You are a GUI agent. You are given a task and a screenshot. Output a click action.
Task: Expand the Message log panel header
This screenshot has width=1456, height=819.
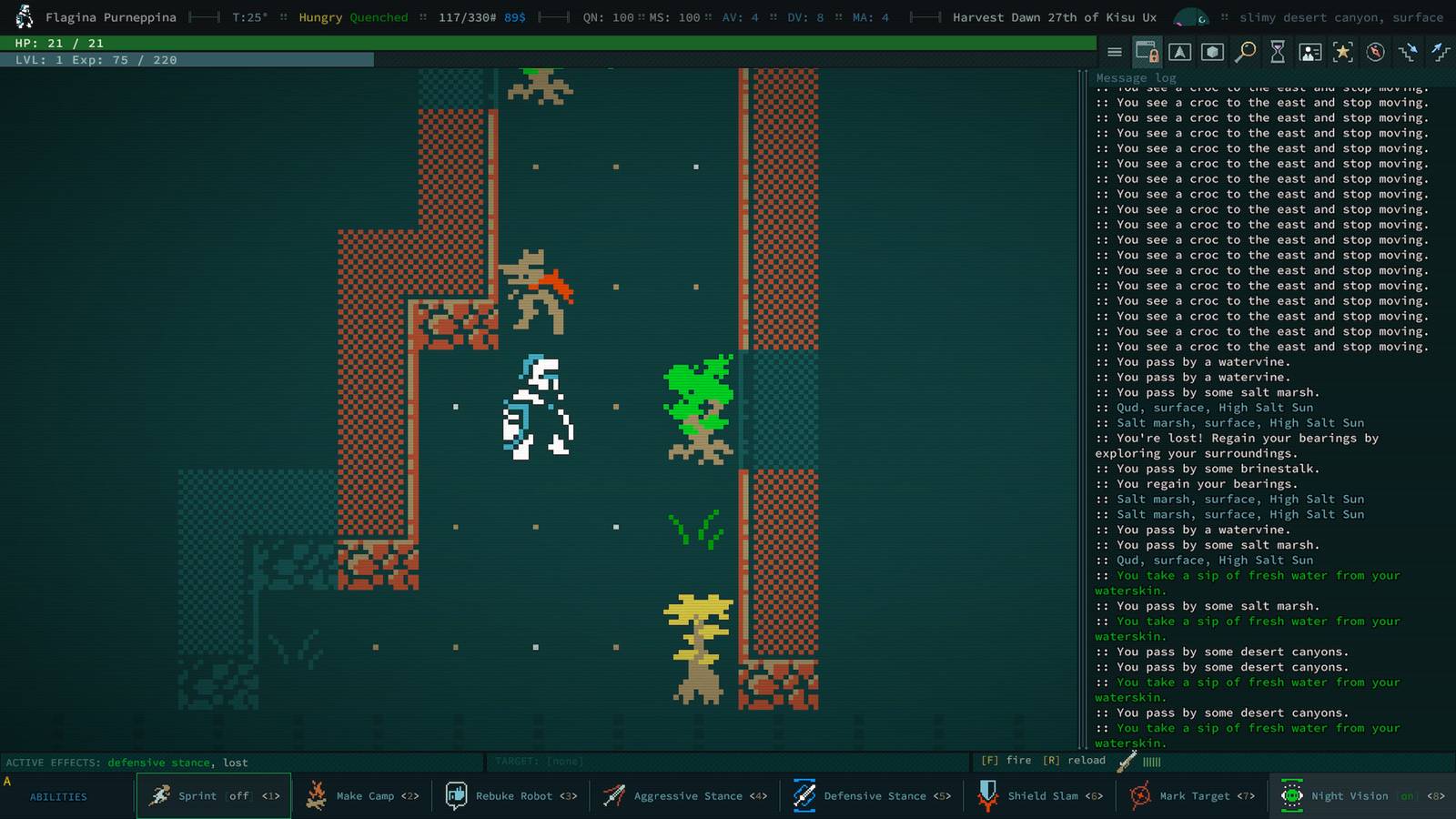(x=1135, y=77)
